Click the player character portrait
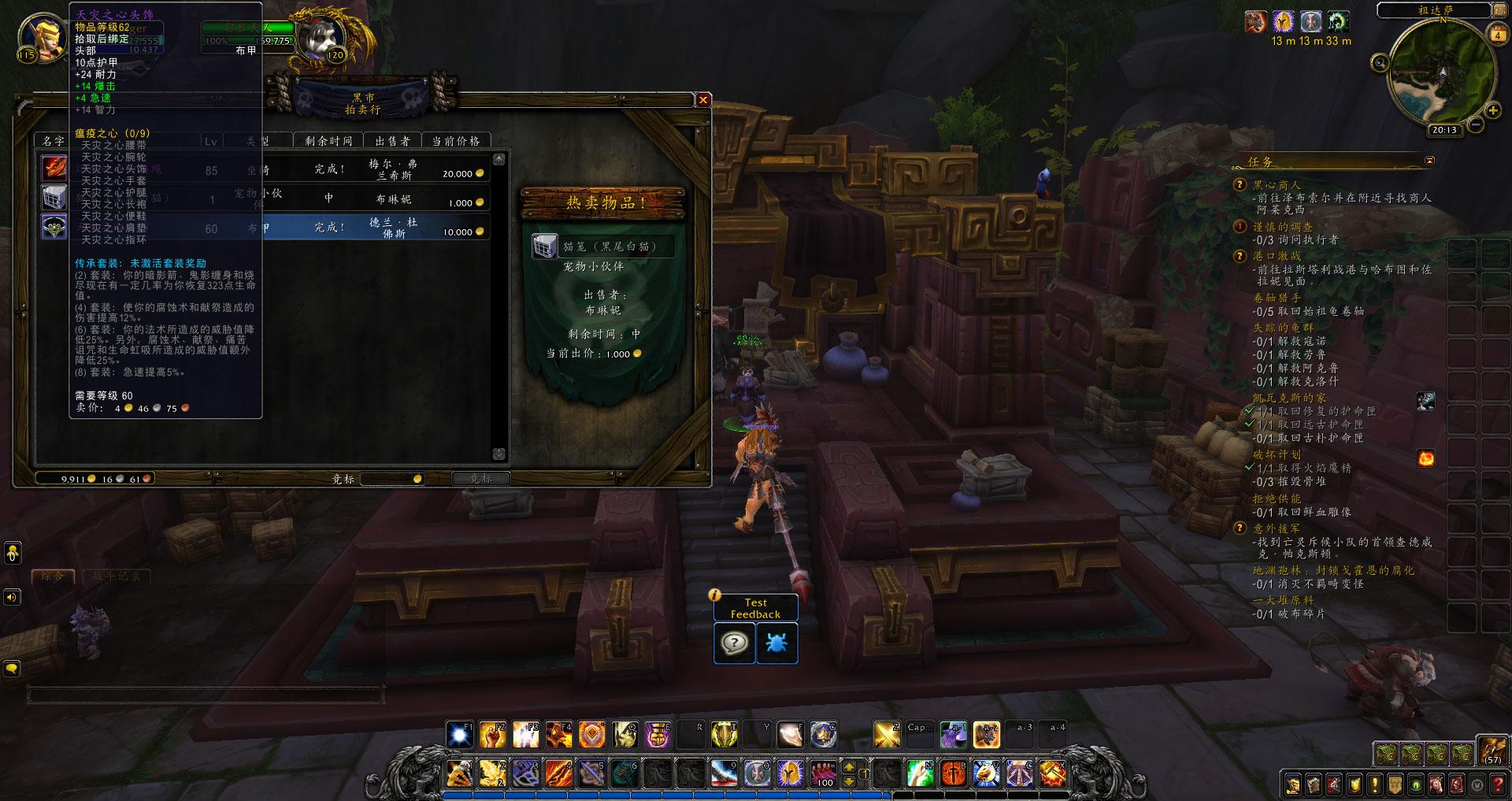The height and width of the screenshot is (801, 1512). point(43,35)
